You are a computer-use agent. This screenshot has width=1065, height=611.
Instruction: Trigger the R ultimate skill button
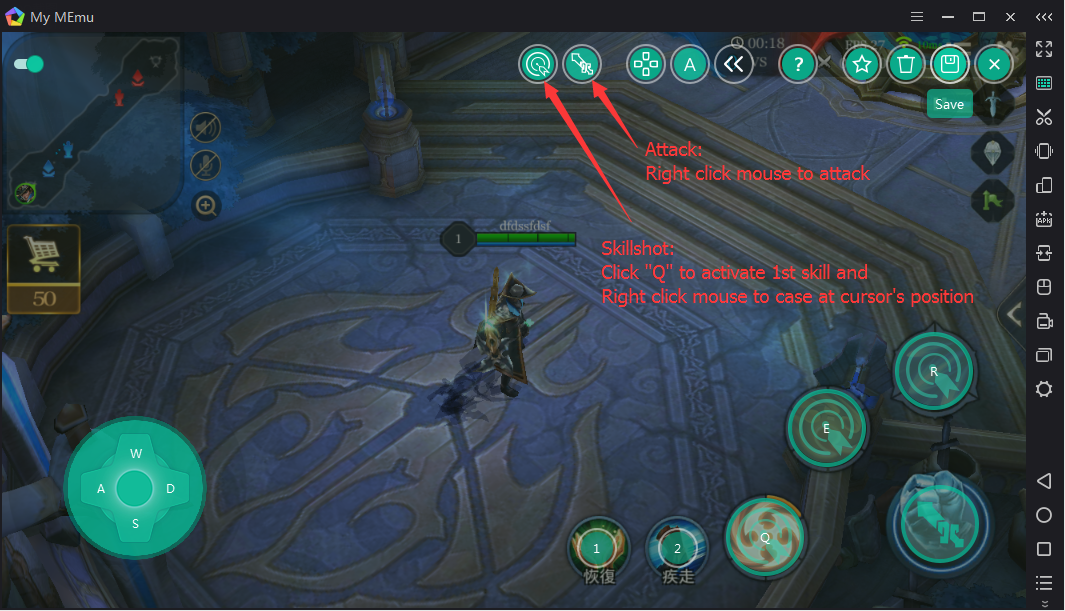933,372
